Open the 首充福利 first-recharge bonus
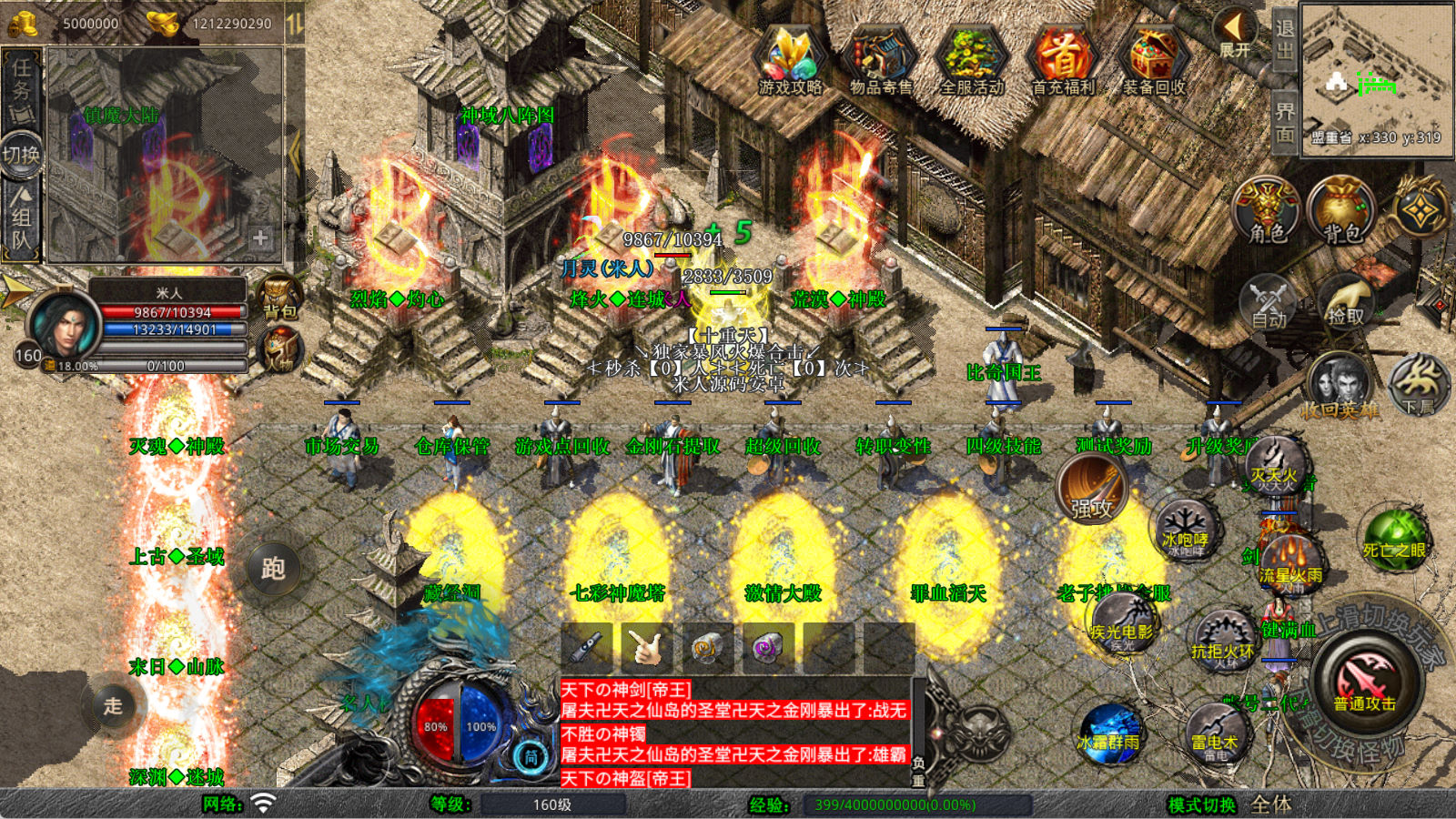 click(x=1063, y=58)
